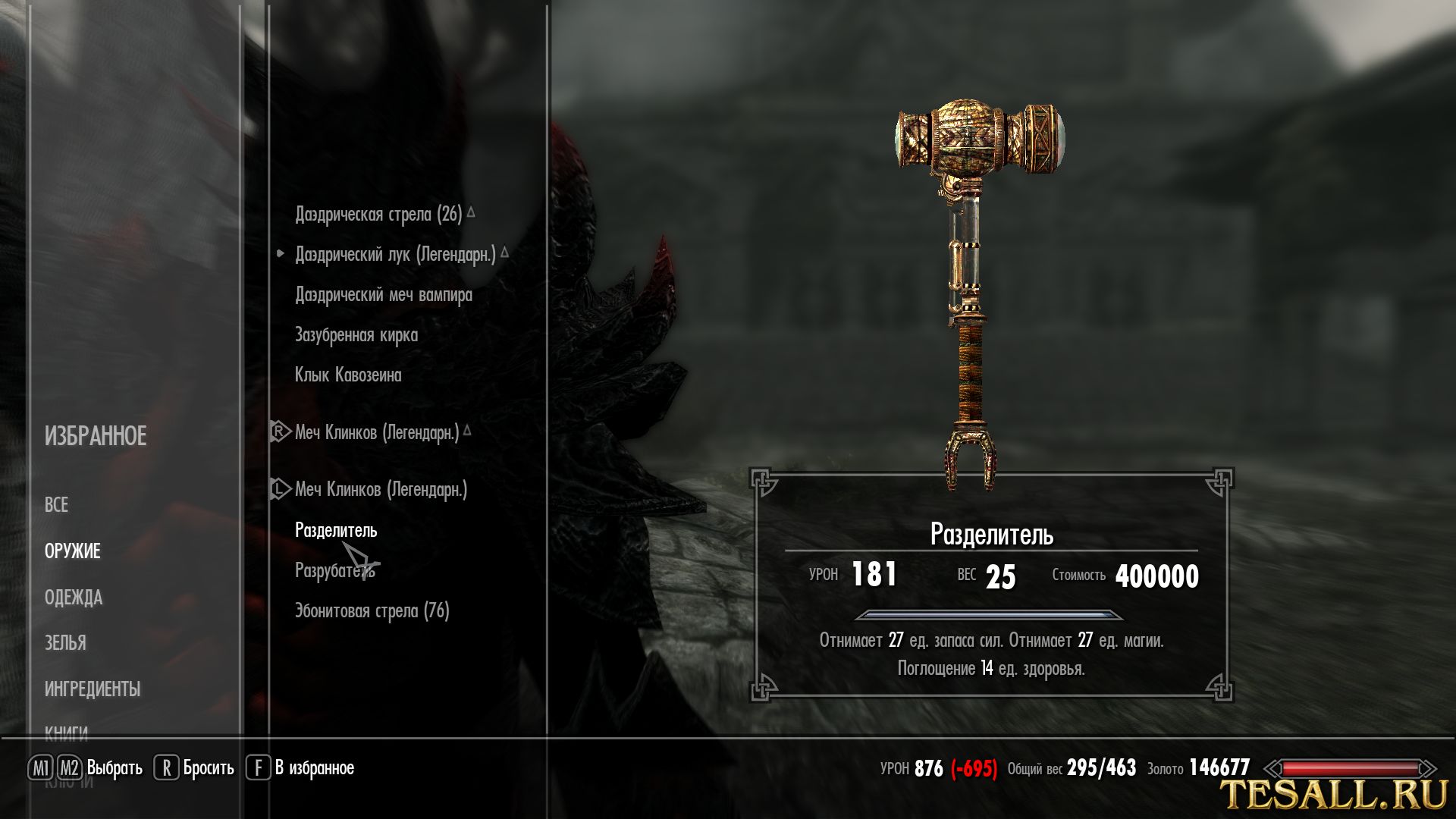This screenshot has height=819, width=1456.
Task: Select Даэдрическая стрела (26) in the list
Action: click(378, 215)
